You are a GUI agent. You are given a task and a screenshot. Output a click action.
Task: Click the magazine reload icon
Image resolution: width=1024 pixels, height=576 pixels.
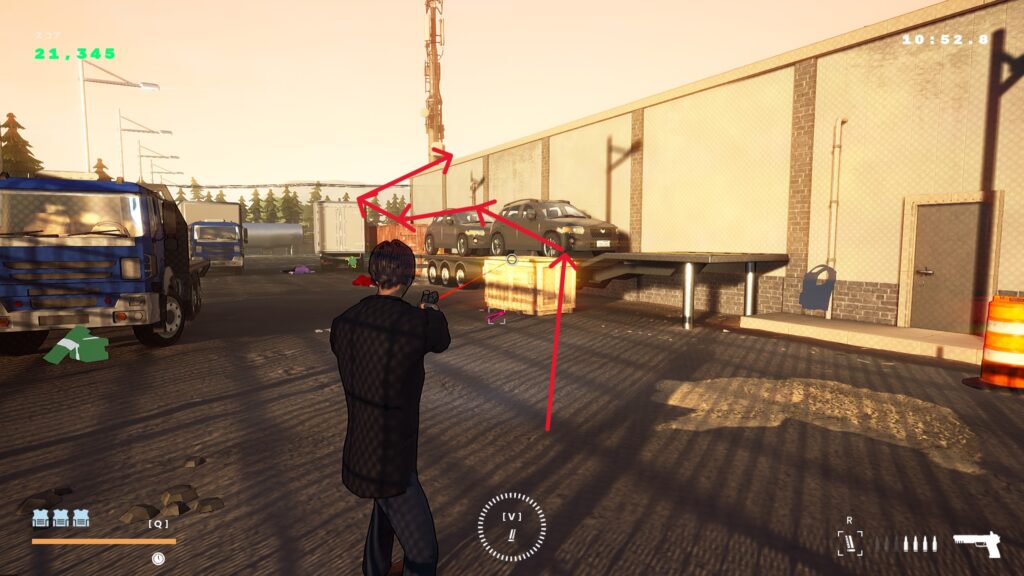click(x=850, y=543)
